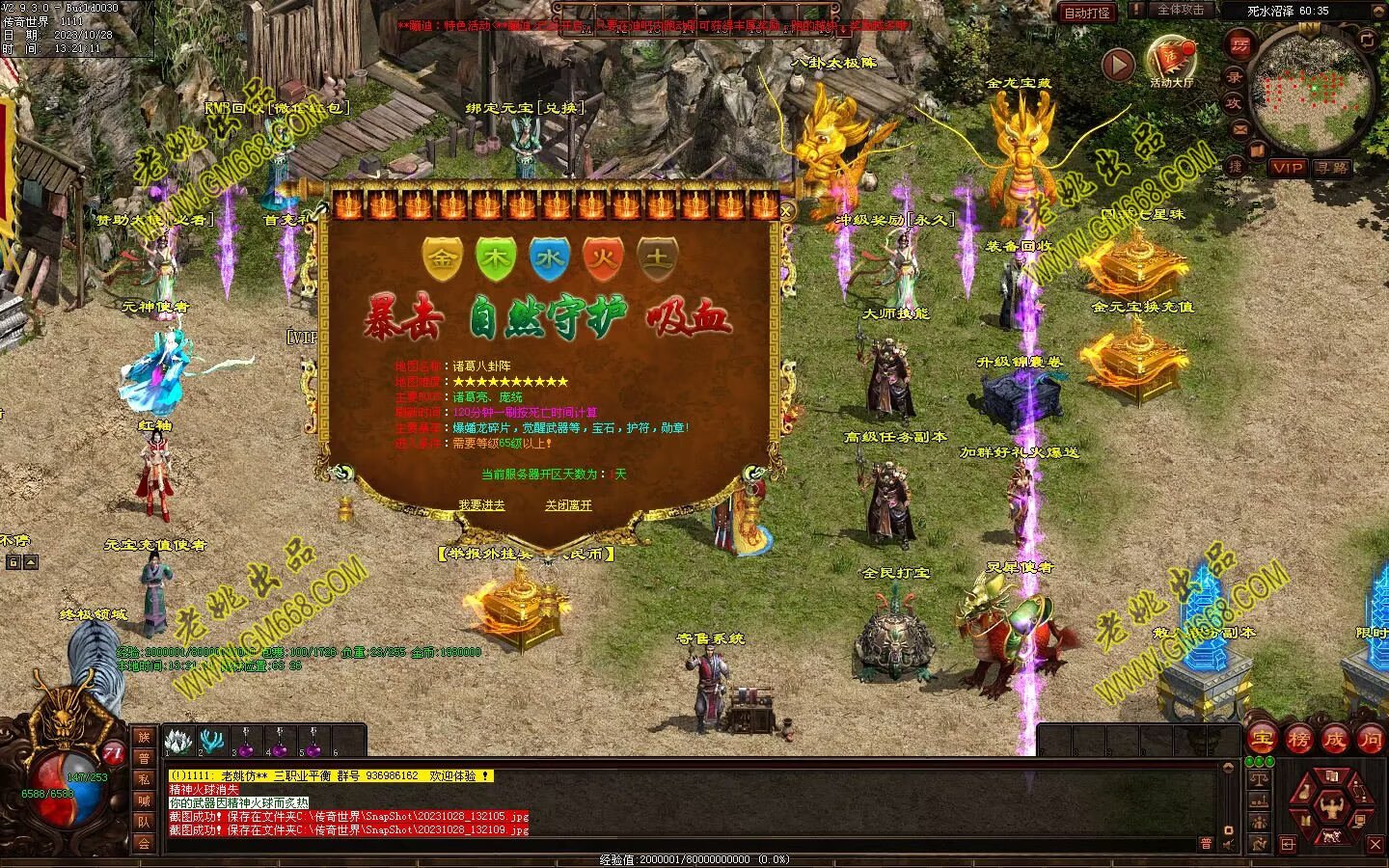Screen dimensions: 1389x868
Task: Open the 榜 ranking button
Action: coord(1298,740)
